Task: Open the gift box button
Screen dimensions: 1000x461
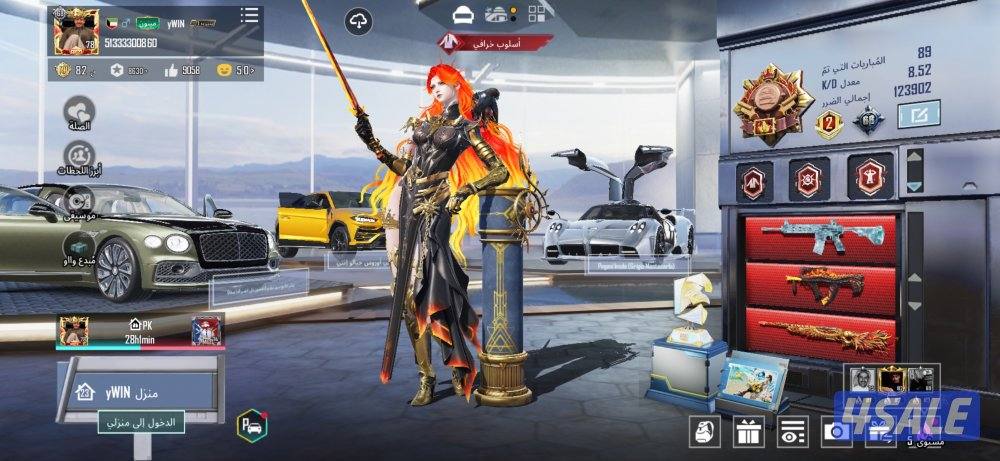Action: [x=748, y=432]
